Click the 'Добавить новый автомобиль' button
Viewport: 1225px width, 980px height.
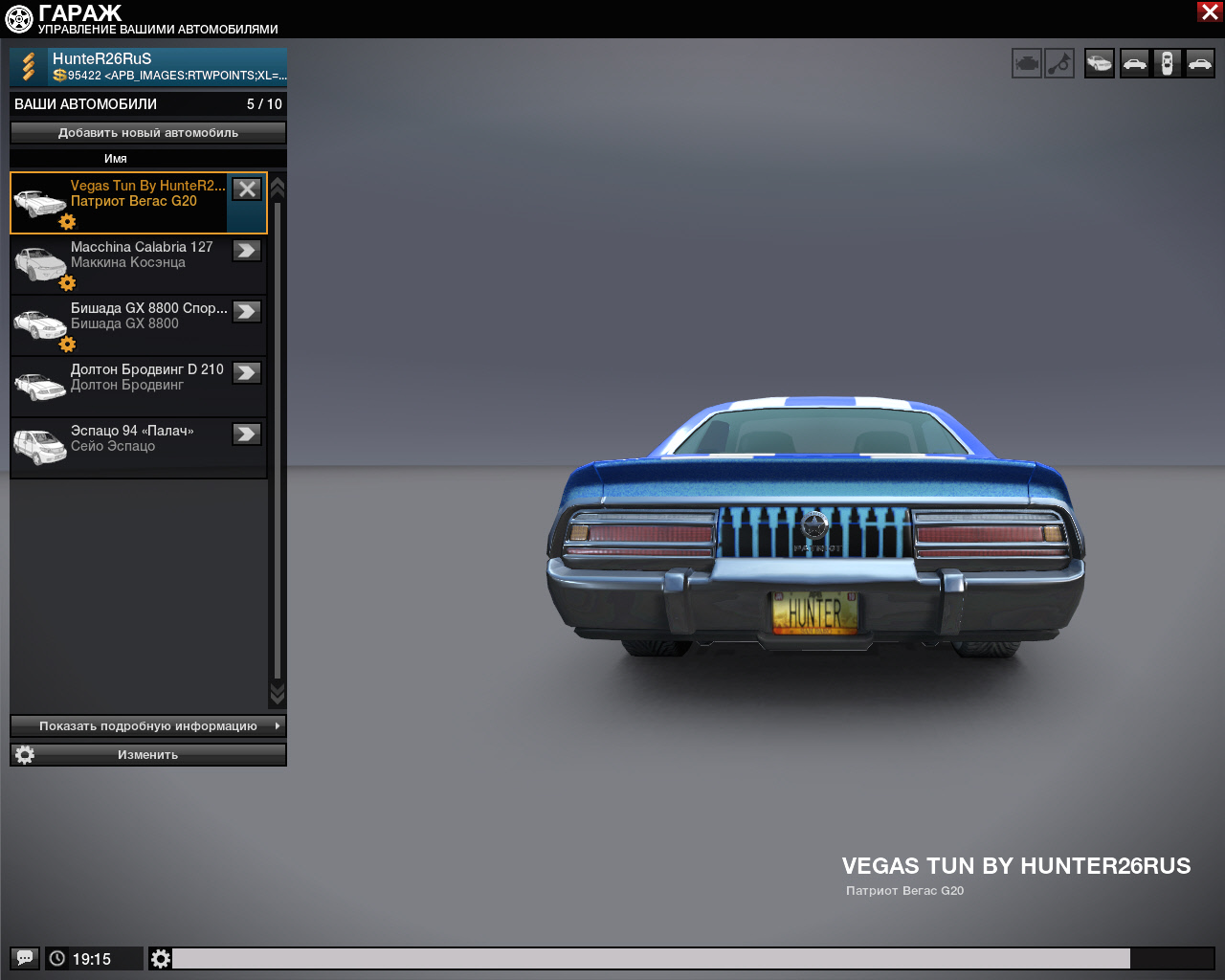pos(148,133)
